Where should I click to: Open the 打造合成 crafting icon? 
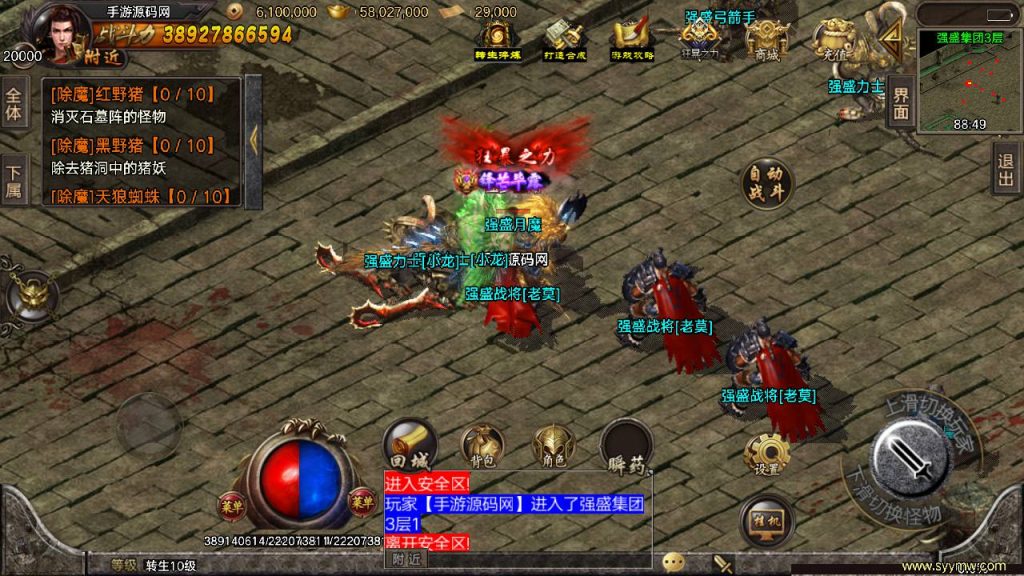click(x=563, y=41)
